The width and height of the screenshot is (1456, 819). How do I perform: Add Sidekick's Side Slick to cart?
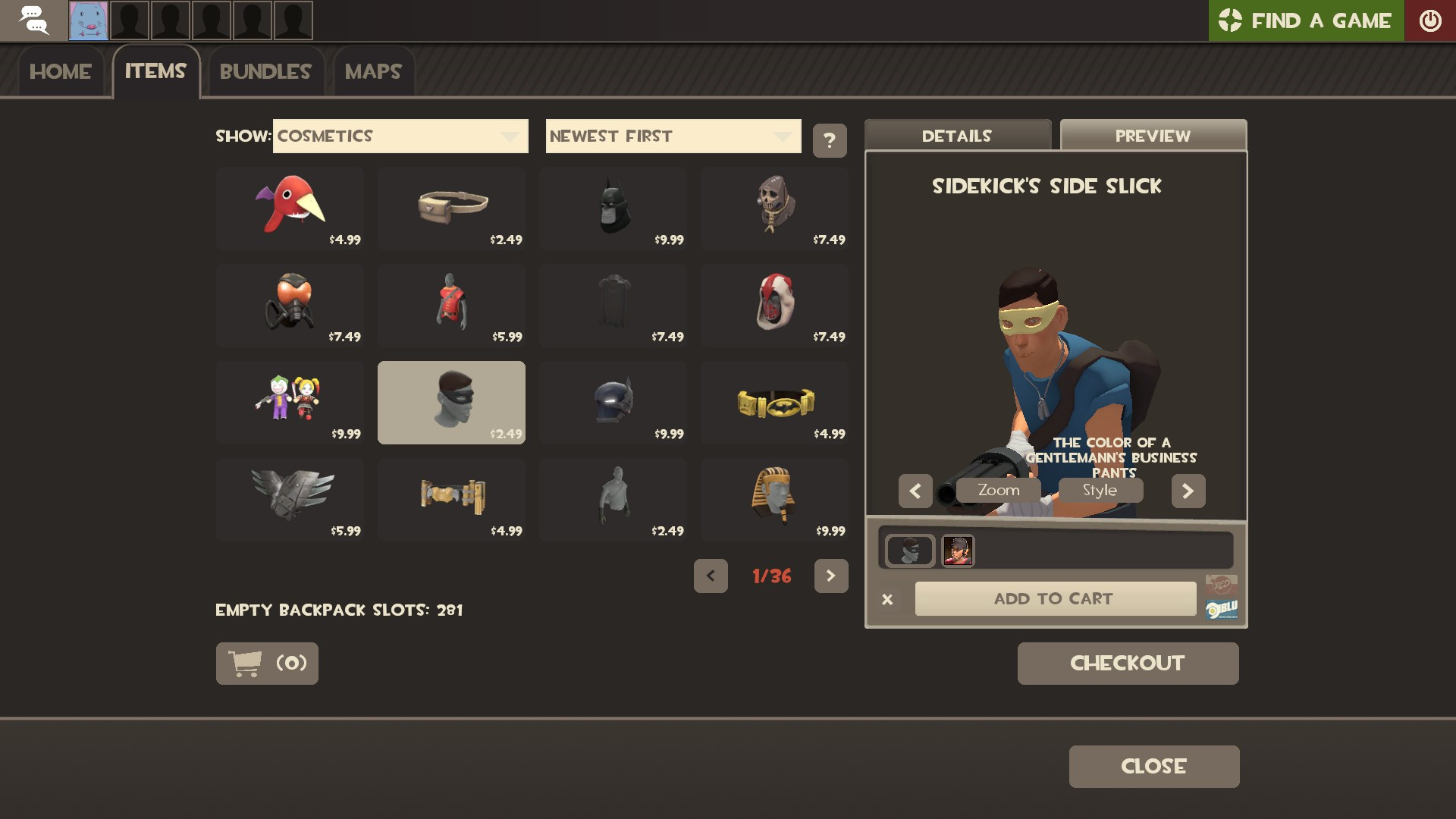pyautogui.click(x=1056, y=598)
